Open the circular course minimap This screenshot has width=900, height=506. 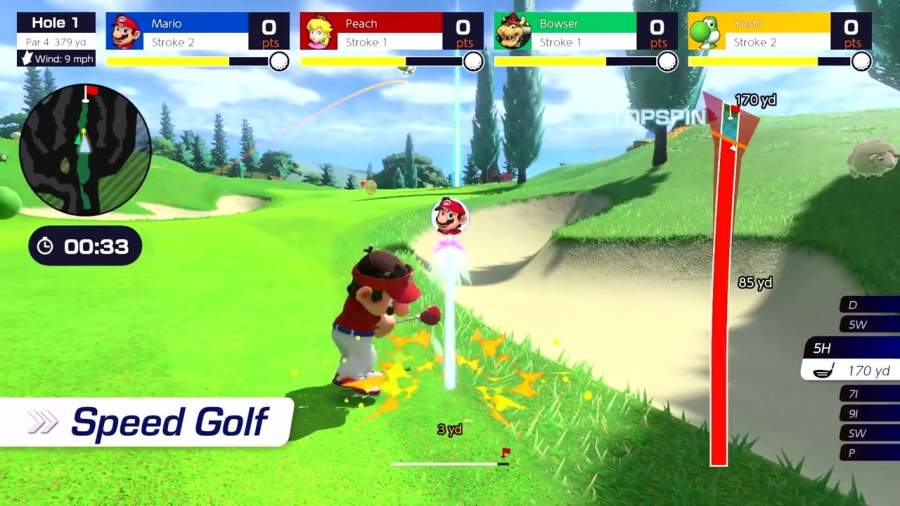[85, 148]
